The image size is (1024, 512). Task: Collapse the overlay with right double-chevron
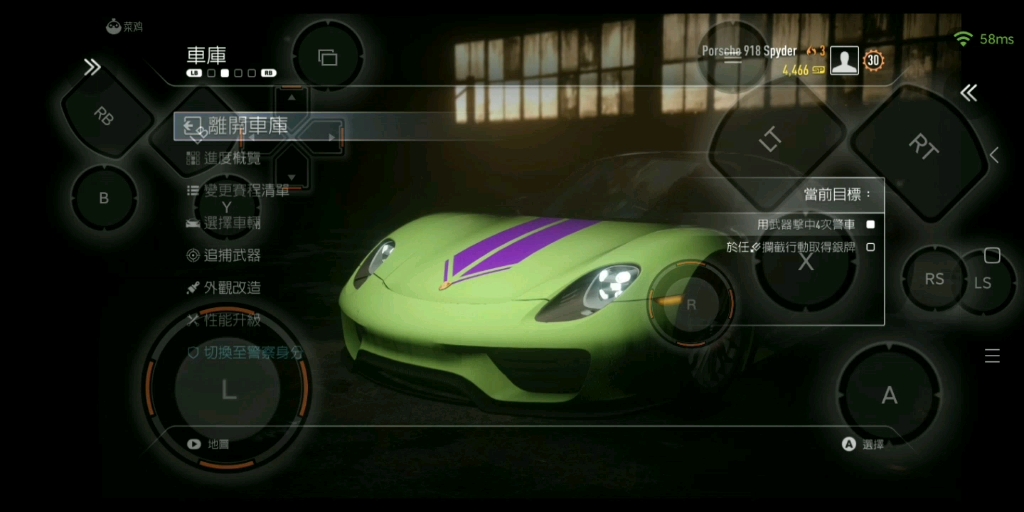click(x=968, y=93)
